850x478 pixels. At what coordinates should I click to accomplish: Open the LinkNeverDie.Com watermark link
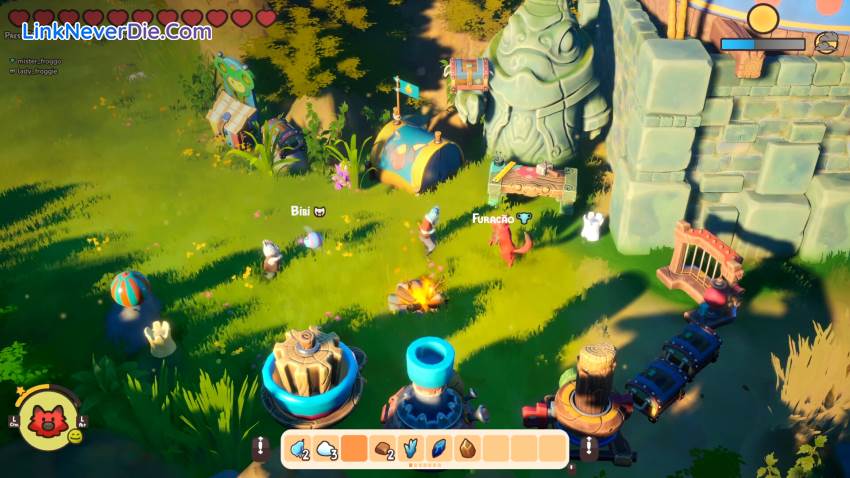click(x=116, y=31)
